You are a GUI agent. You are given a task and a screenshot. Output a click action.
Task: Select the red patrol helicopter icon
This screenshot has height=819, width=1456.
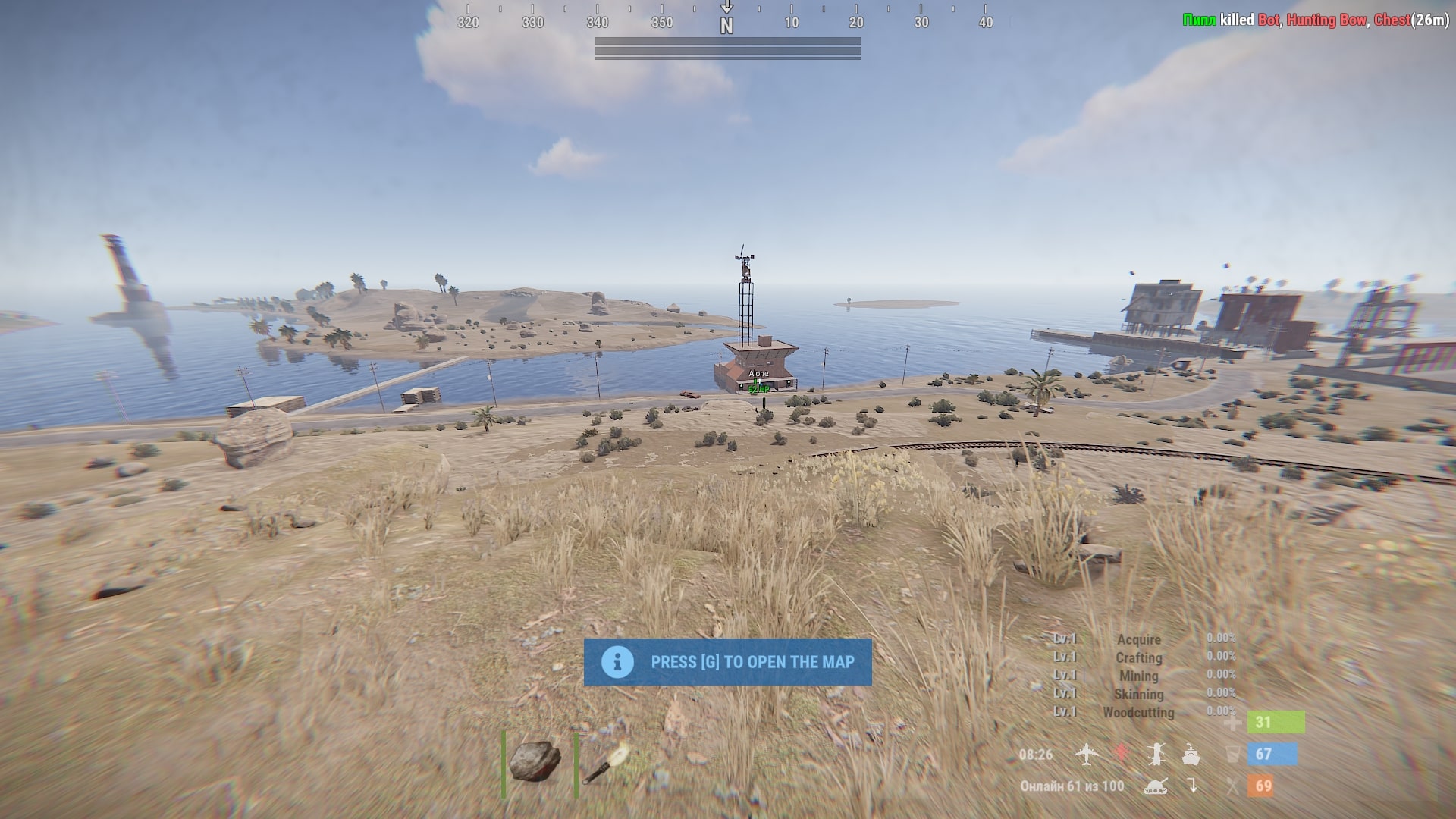coord(1121,753)
